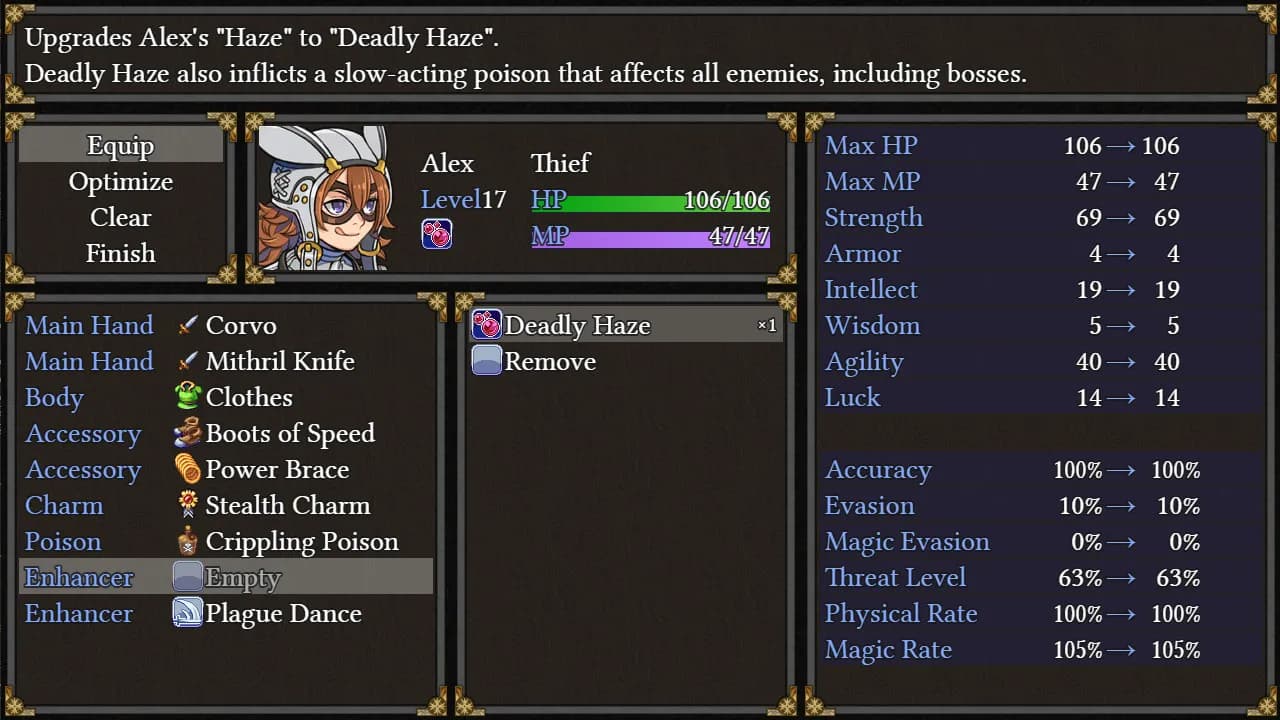Screen dimensions: 1280x720
Task: Select Clear to unequip everything
Action: click(x=120, y=218)
